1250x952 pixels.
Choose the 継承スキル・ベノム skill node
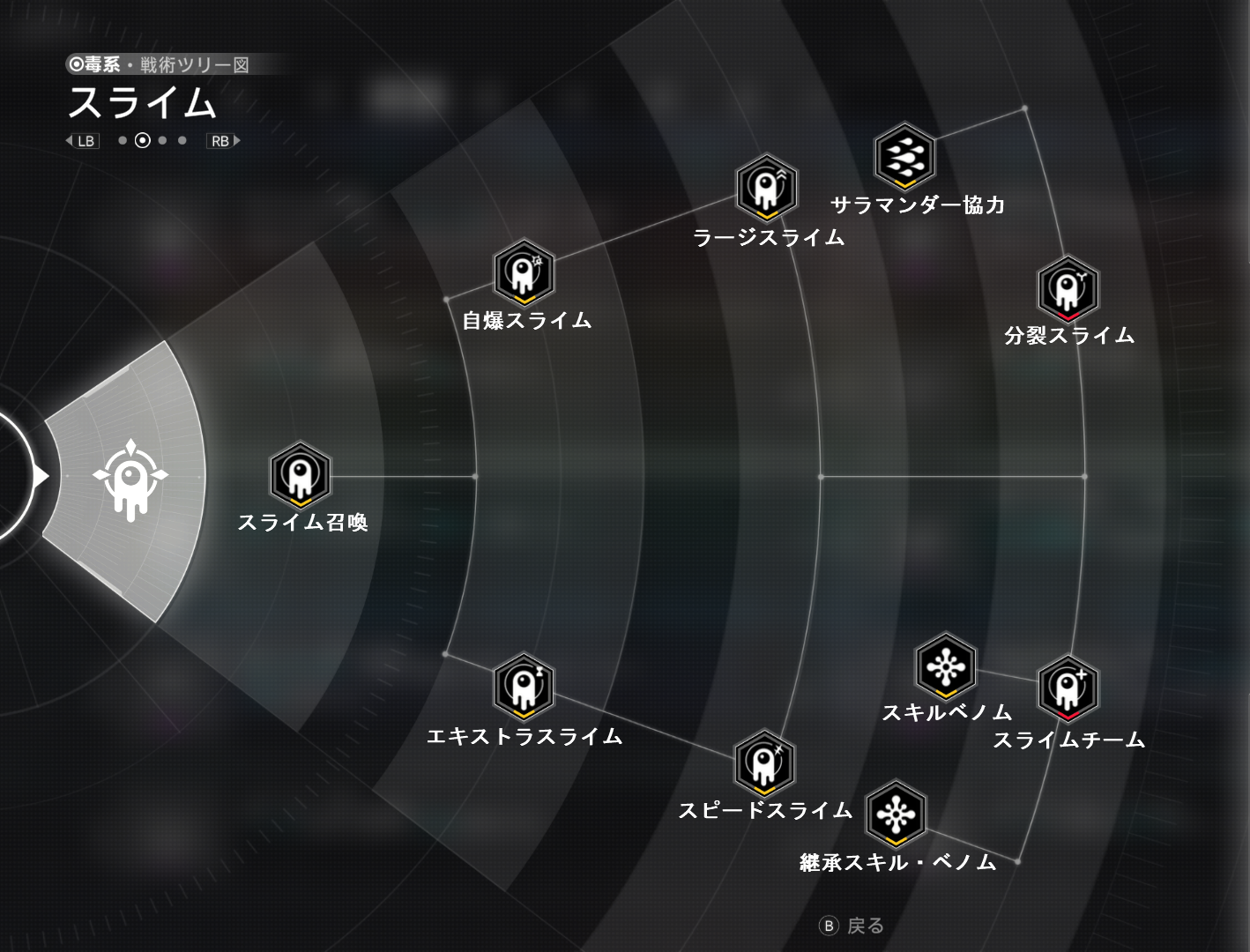(x=896, y=814)
